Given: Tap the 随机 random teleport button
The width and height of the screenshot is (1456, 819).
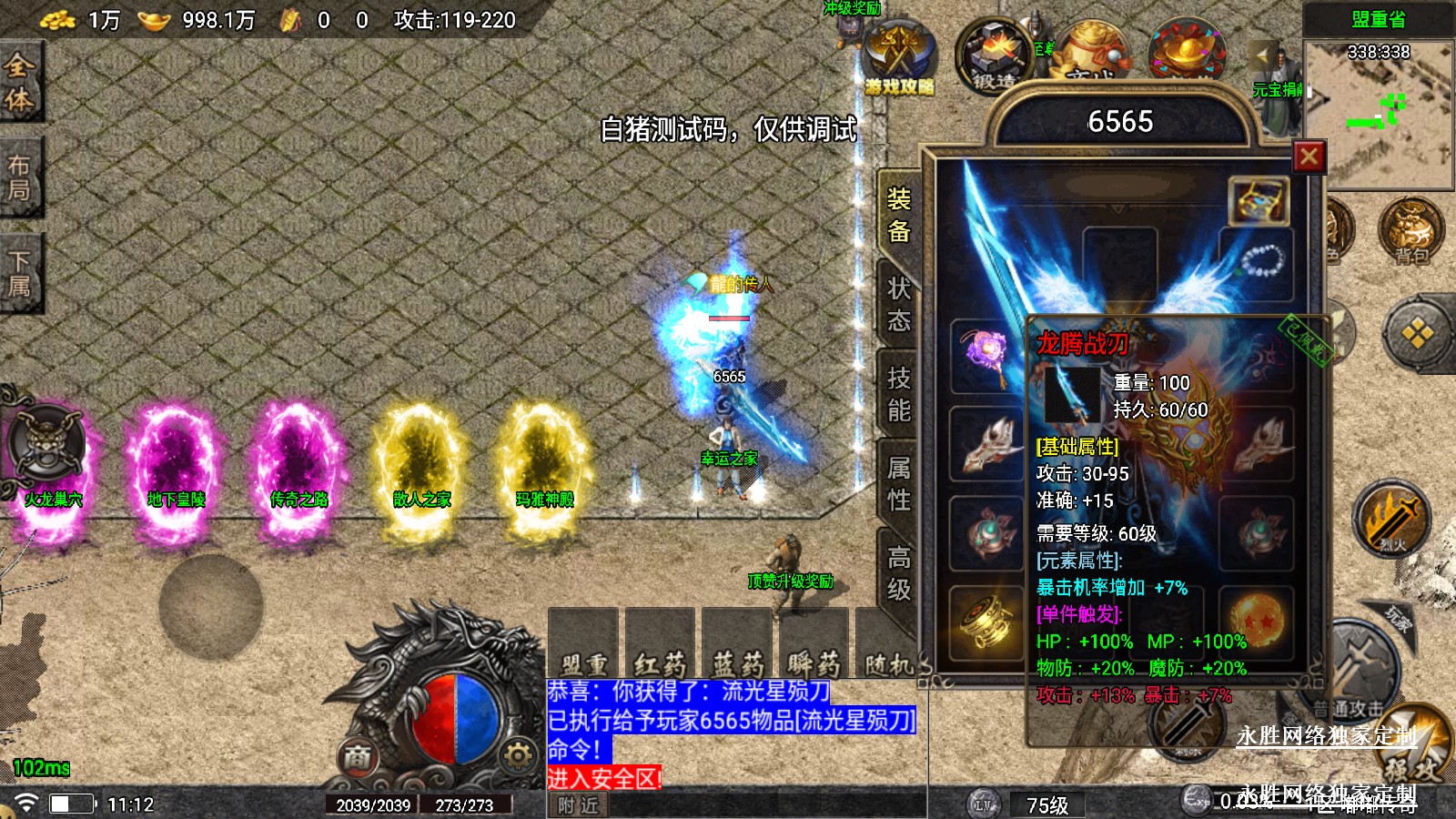Looking at the screenshot, I should 887,645.
